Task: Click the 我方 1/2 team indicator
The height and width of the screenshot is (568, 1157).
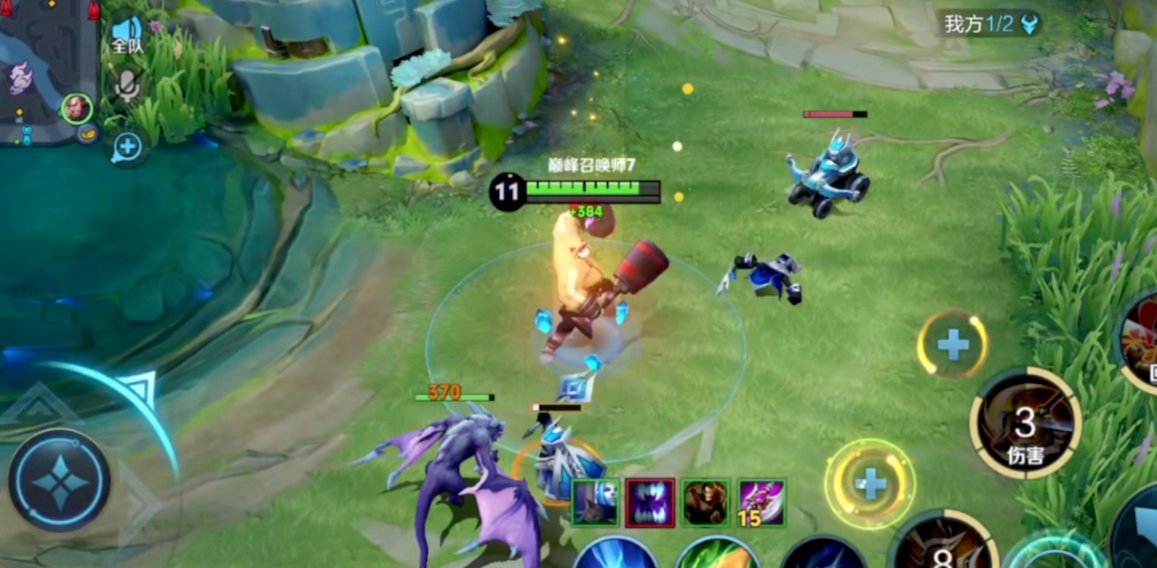Action: pos(991,24)
